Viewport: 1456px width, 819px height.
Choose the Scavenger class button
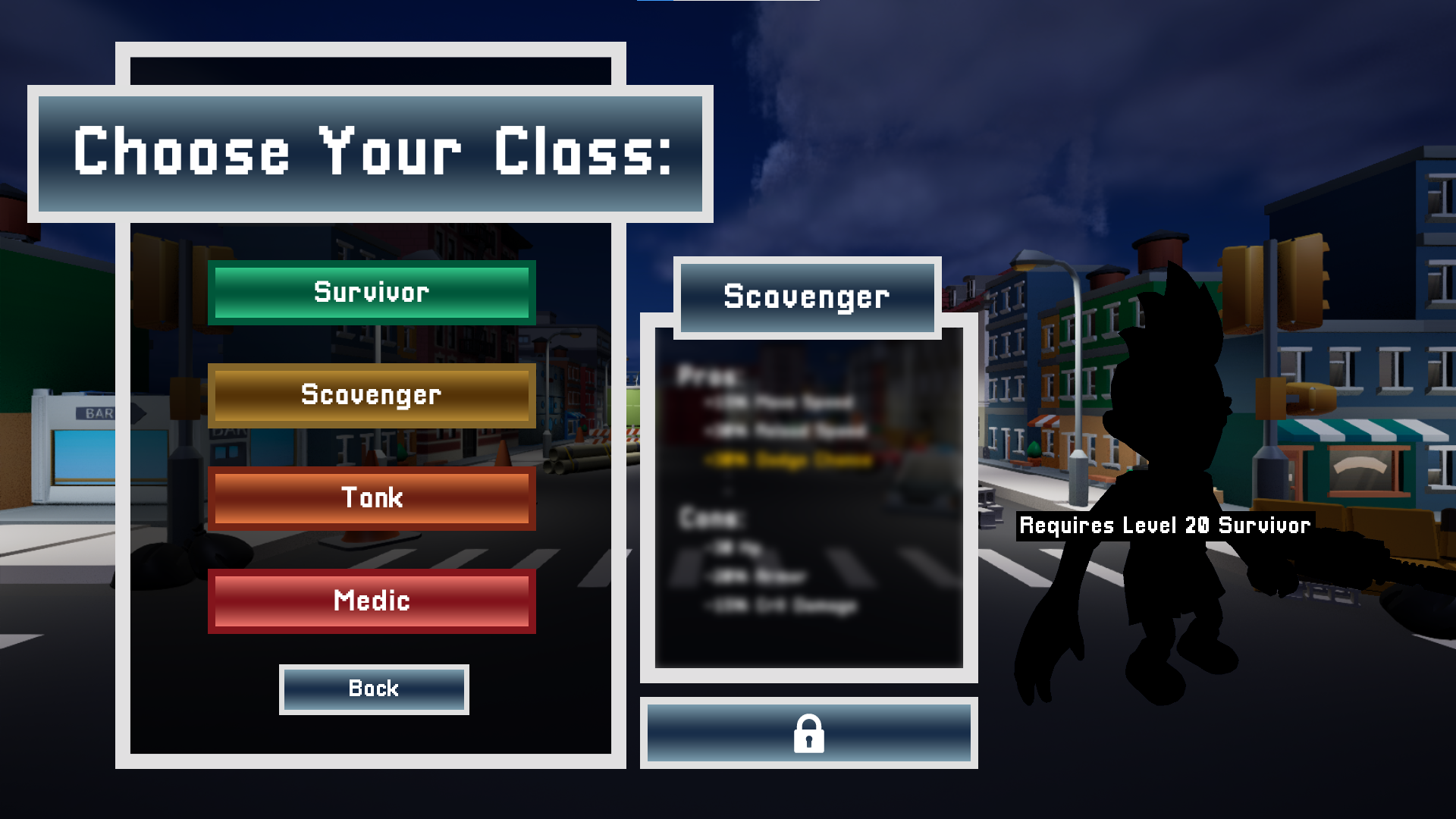[x=372, y=395]
